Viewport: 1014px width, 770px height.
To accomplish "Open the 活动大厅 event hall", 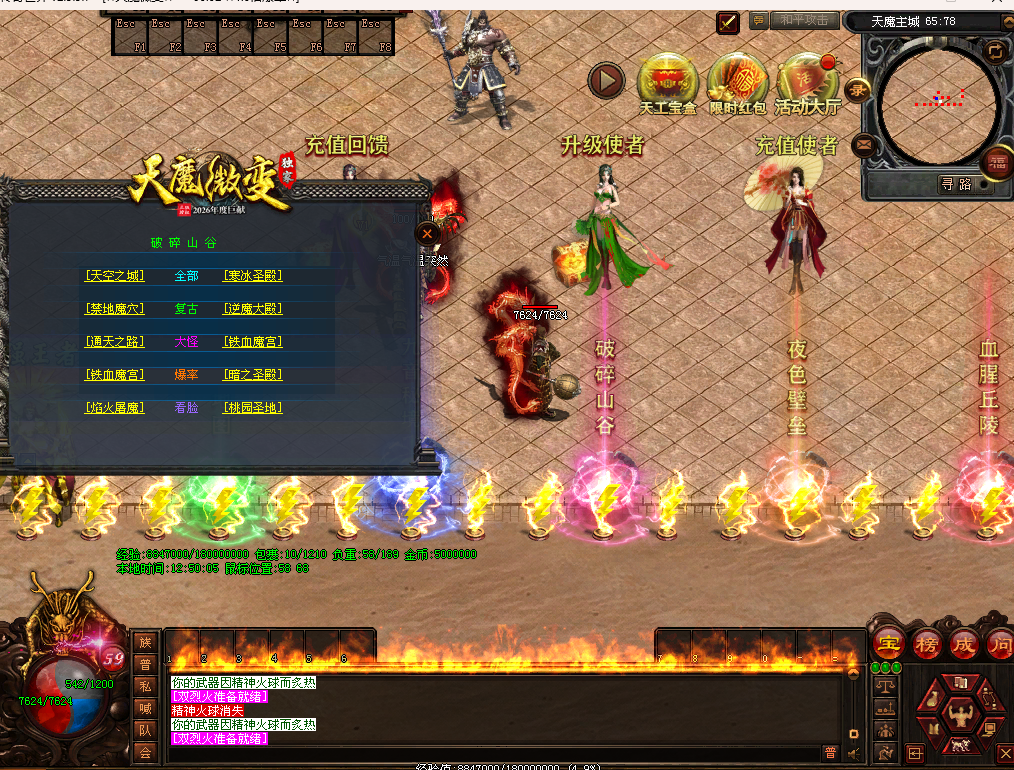I will pyautogui.click(x=808, y=81).
